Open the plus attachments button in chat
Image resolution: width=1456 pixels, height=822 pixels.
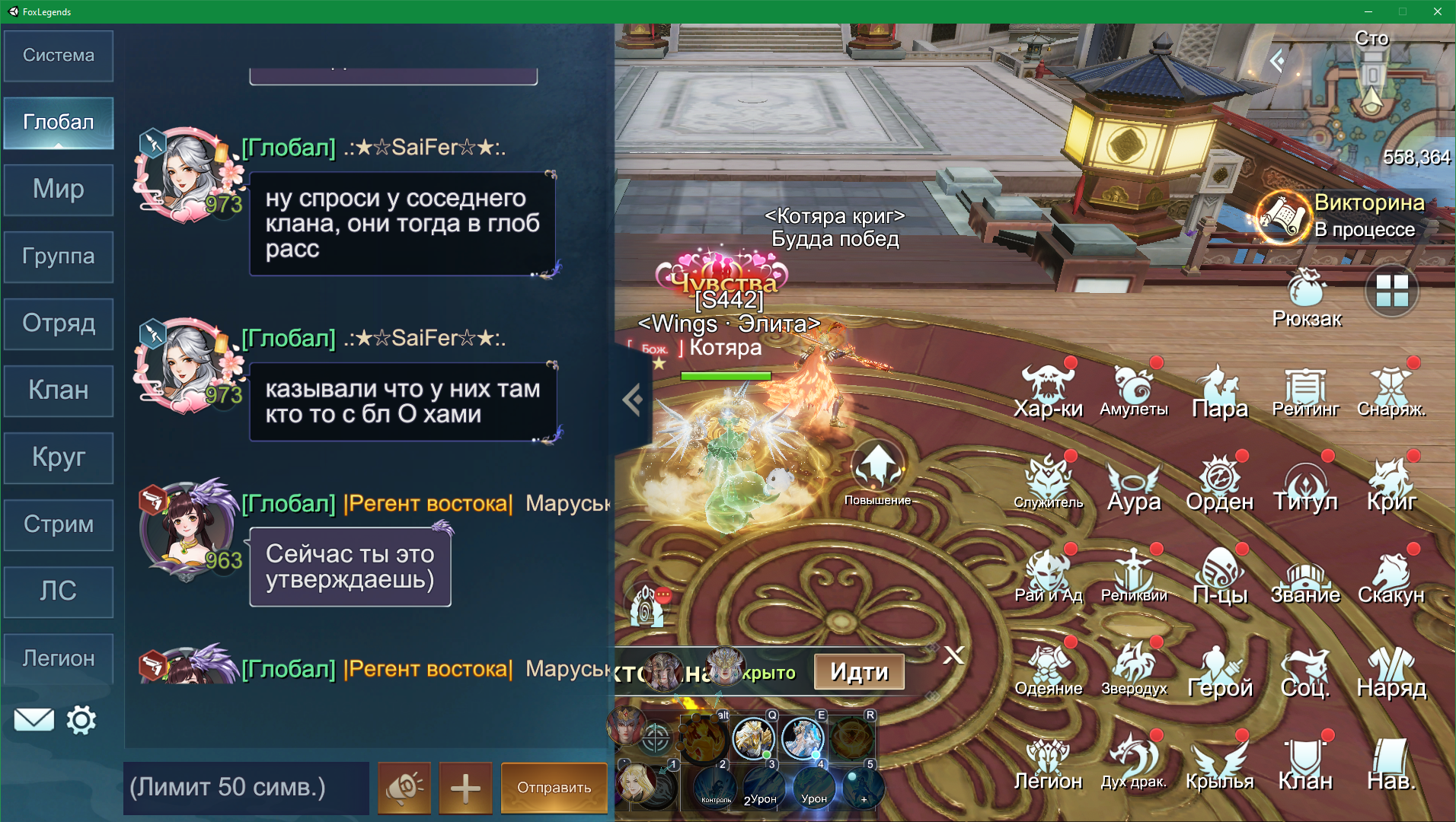click(465, 787)
